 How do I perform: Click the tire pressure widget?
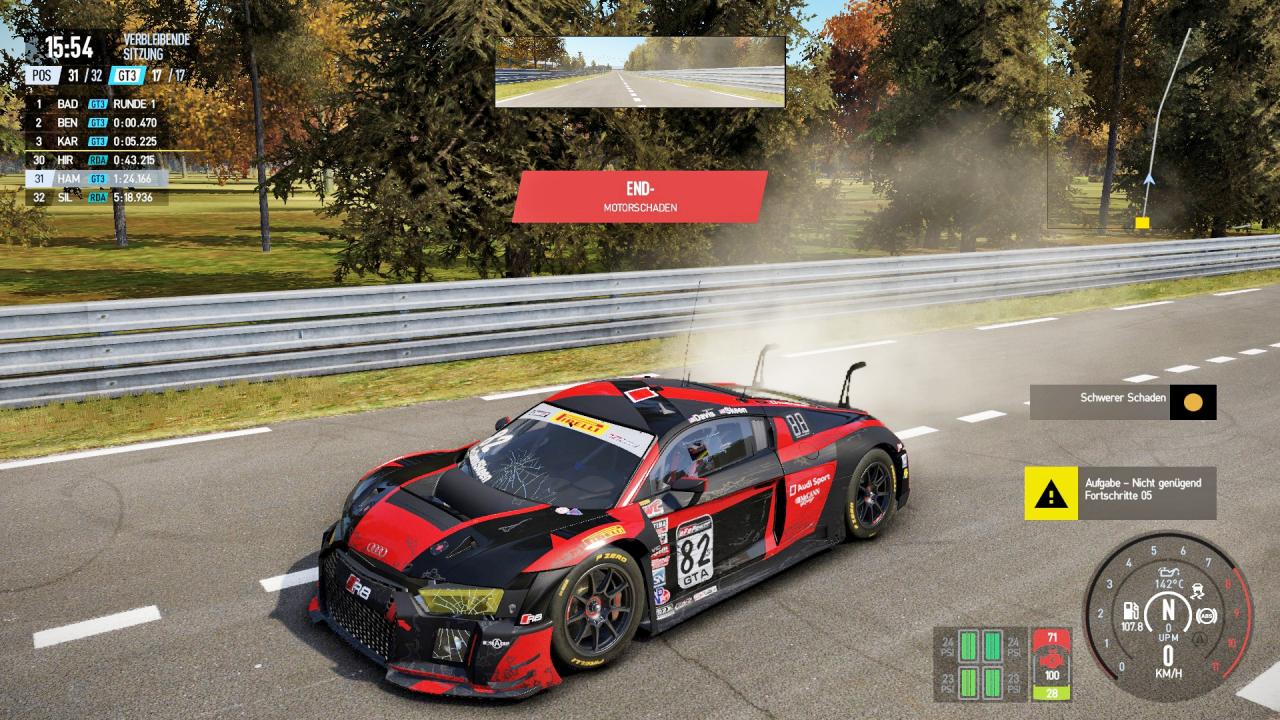[x=980, y=664]
